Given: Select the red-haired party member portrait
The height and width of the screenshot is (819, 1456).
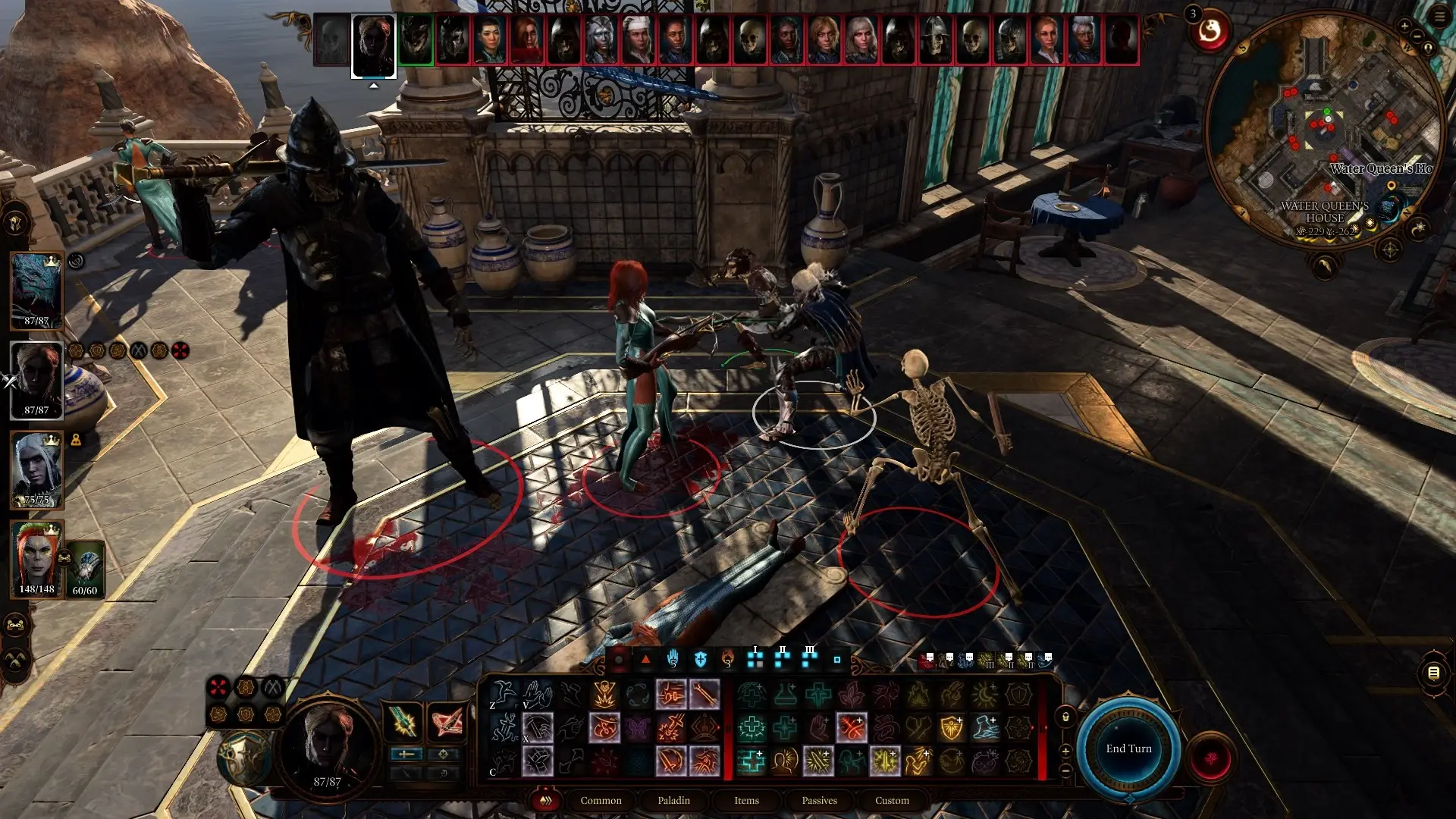Looking at the screenshot, I should pos(36,559).
